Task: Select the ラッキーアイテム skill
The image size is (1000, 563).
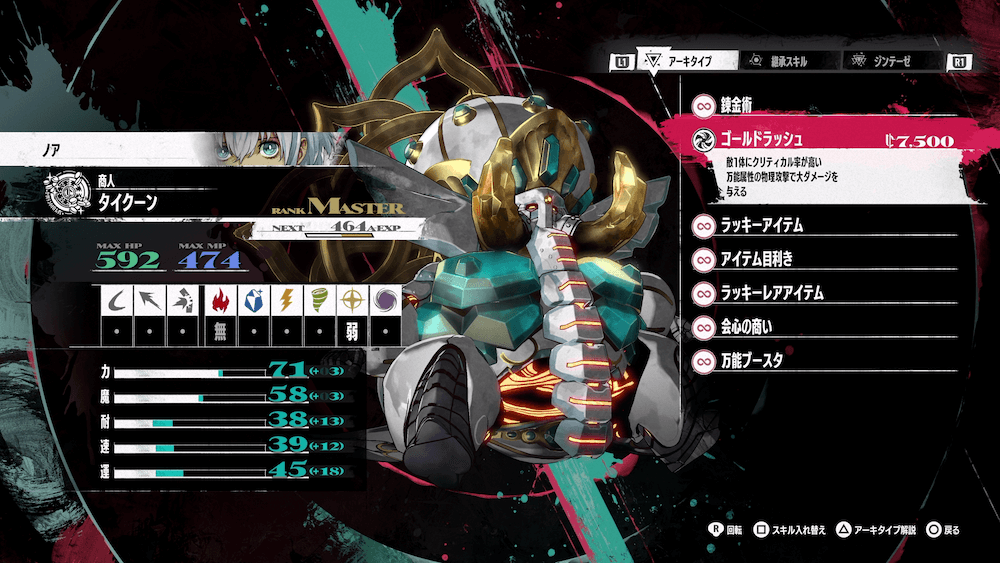Action: [x=820, y=225]
